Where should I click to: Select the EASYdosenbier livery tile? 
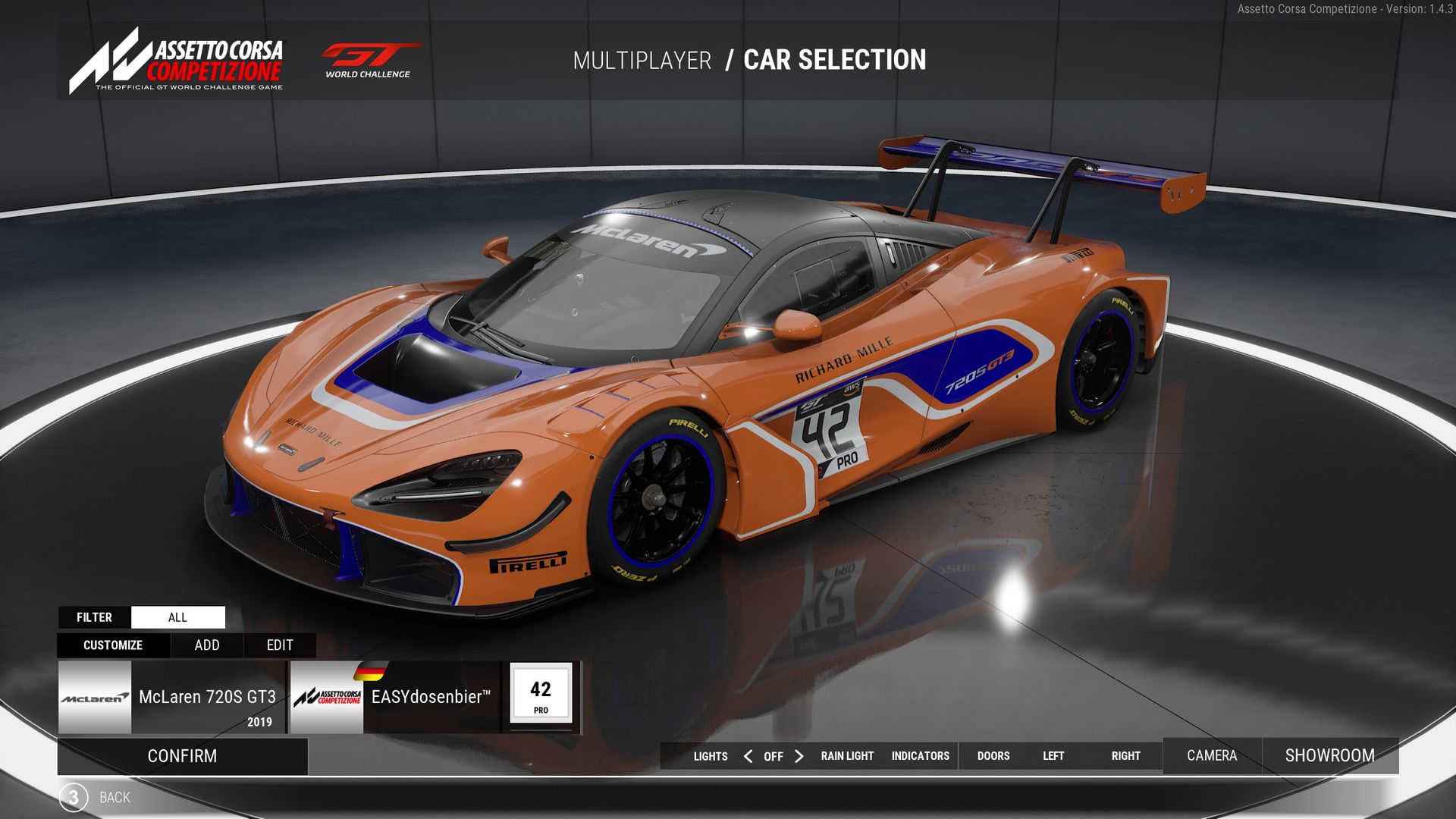395,697
